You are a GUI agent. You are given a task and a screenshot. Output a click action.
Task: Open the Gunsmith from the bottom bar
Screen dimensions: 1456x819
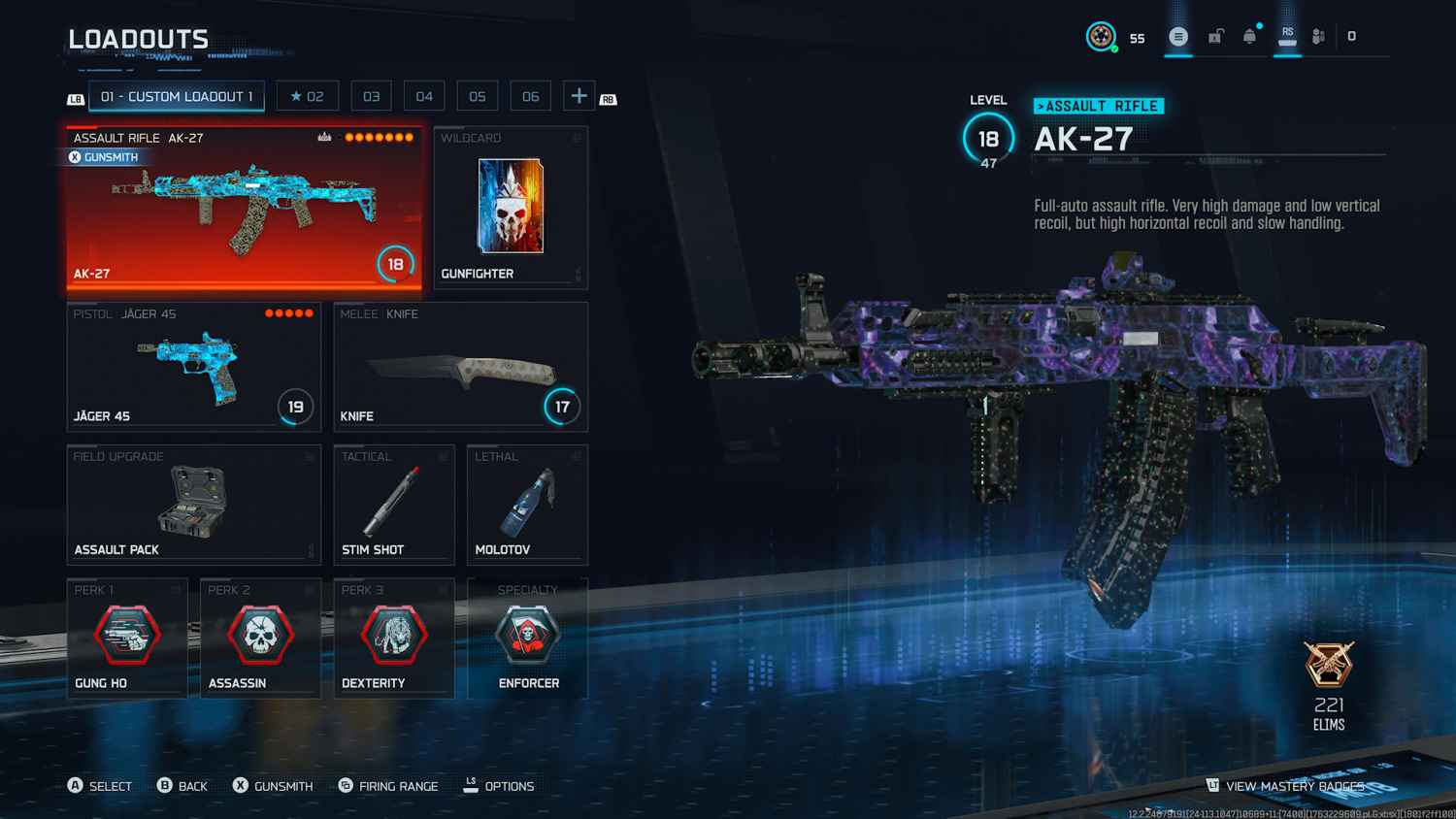tap(273, 786)
